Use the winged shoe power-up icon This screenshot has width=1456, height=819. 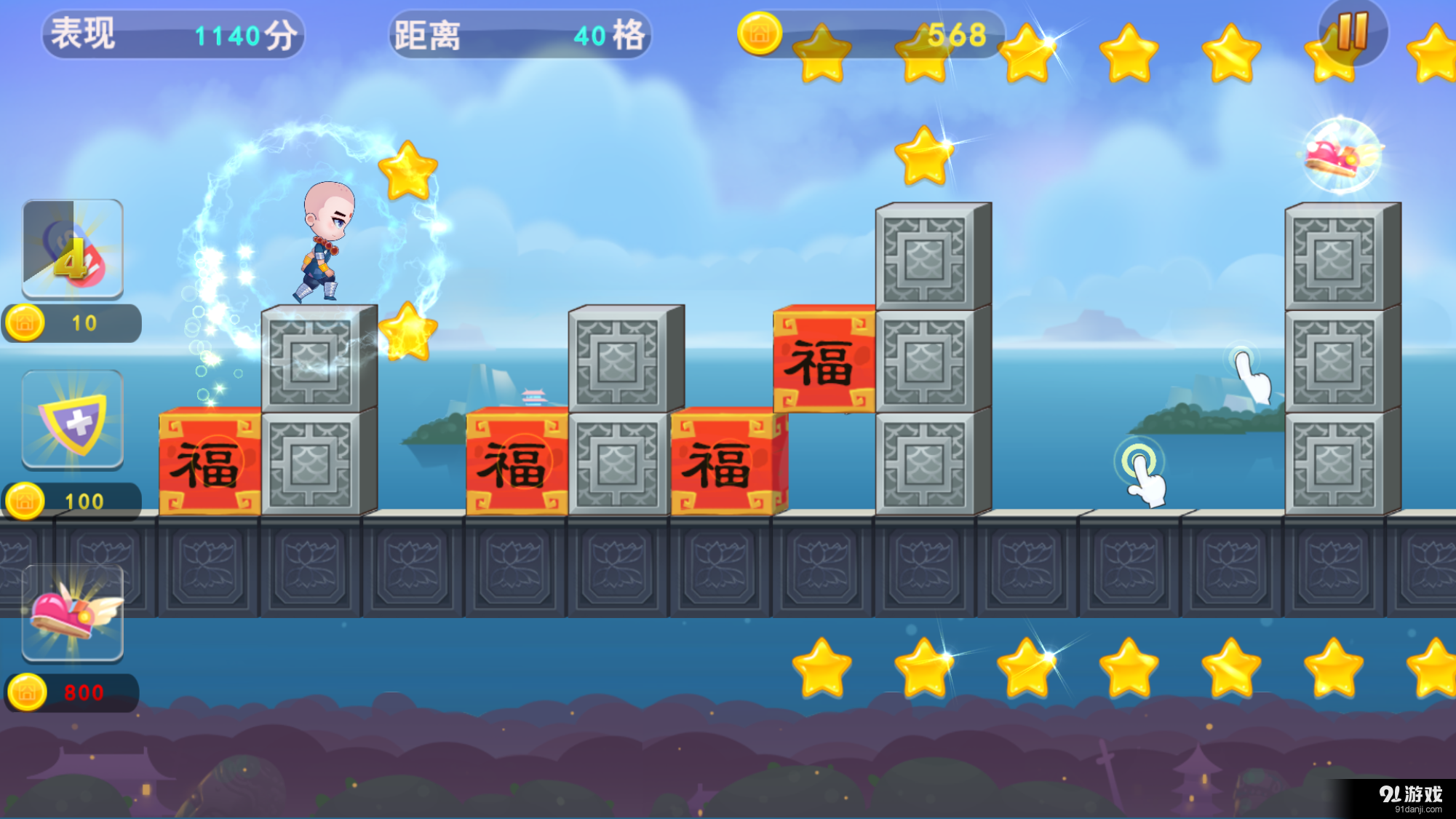pos(73,613)
